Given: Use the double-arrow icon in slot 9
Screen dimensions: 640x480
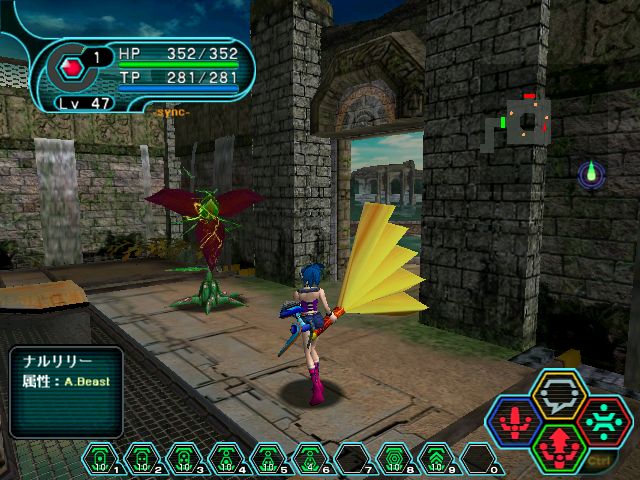Looking at the screenshot, I should tap(436, 459).
